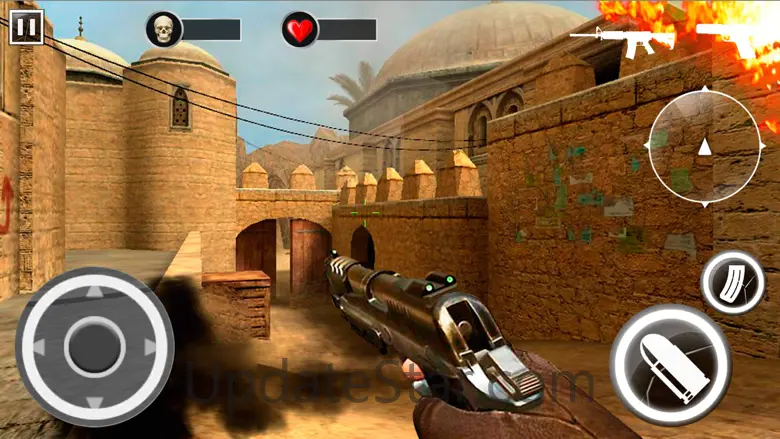780x439 pixels.
Task: Pause the game with the pause button
Action: pos(26,26)
